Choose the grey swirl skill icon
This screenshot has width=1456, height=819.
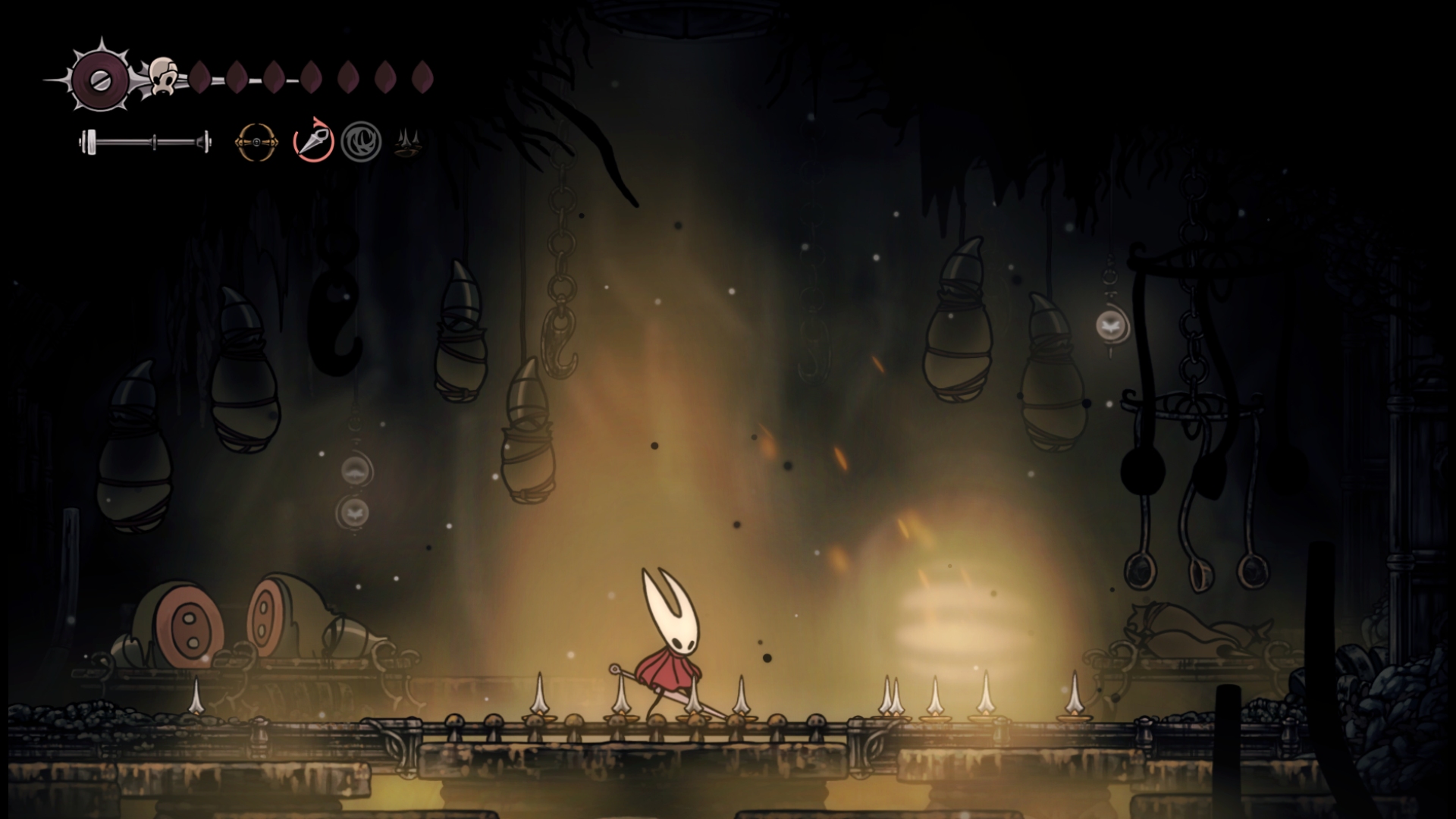pos(360,142)
